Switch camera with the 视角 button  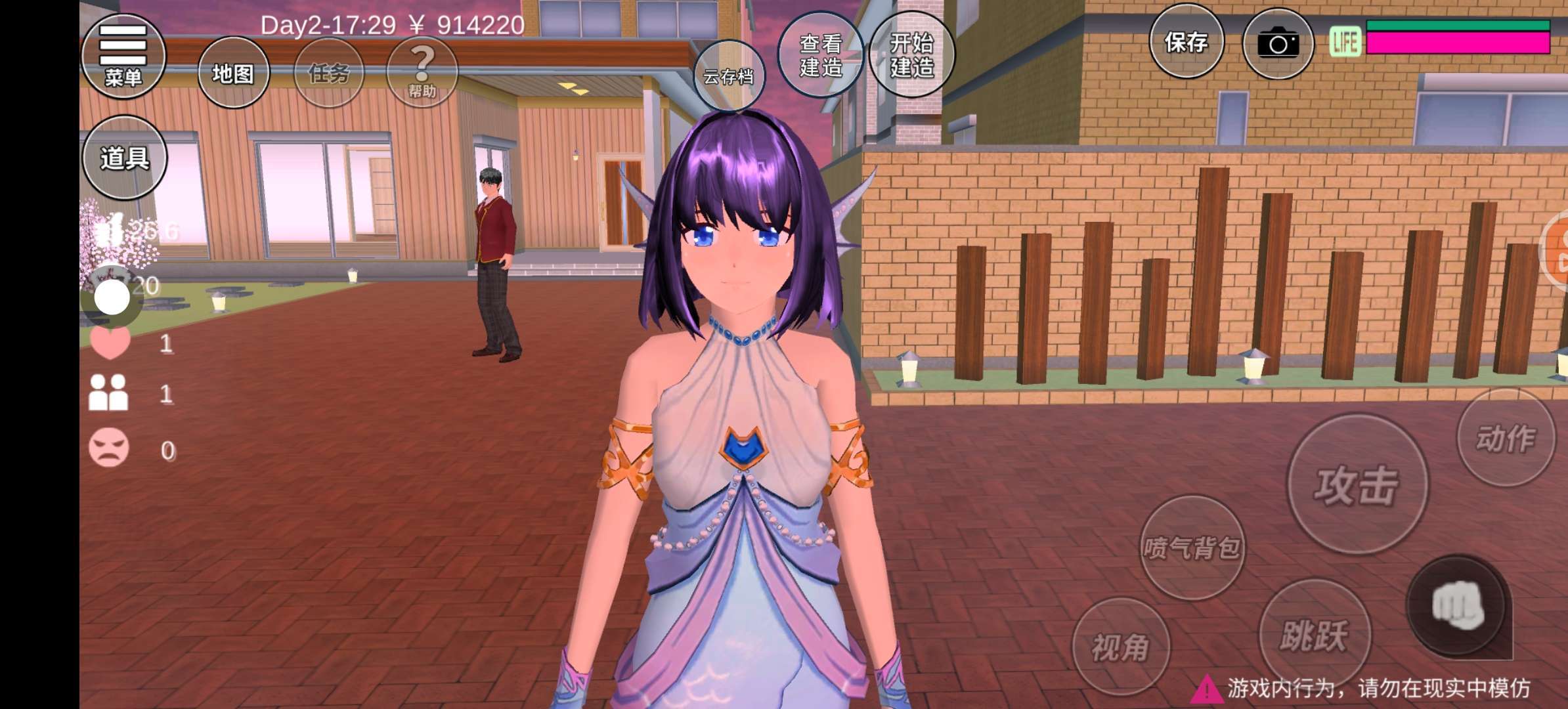coord(1120,647)
